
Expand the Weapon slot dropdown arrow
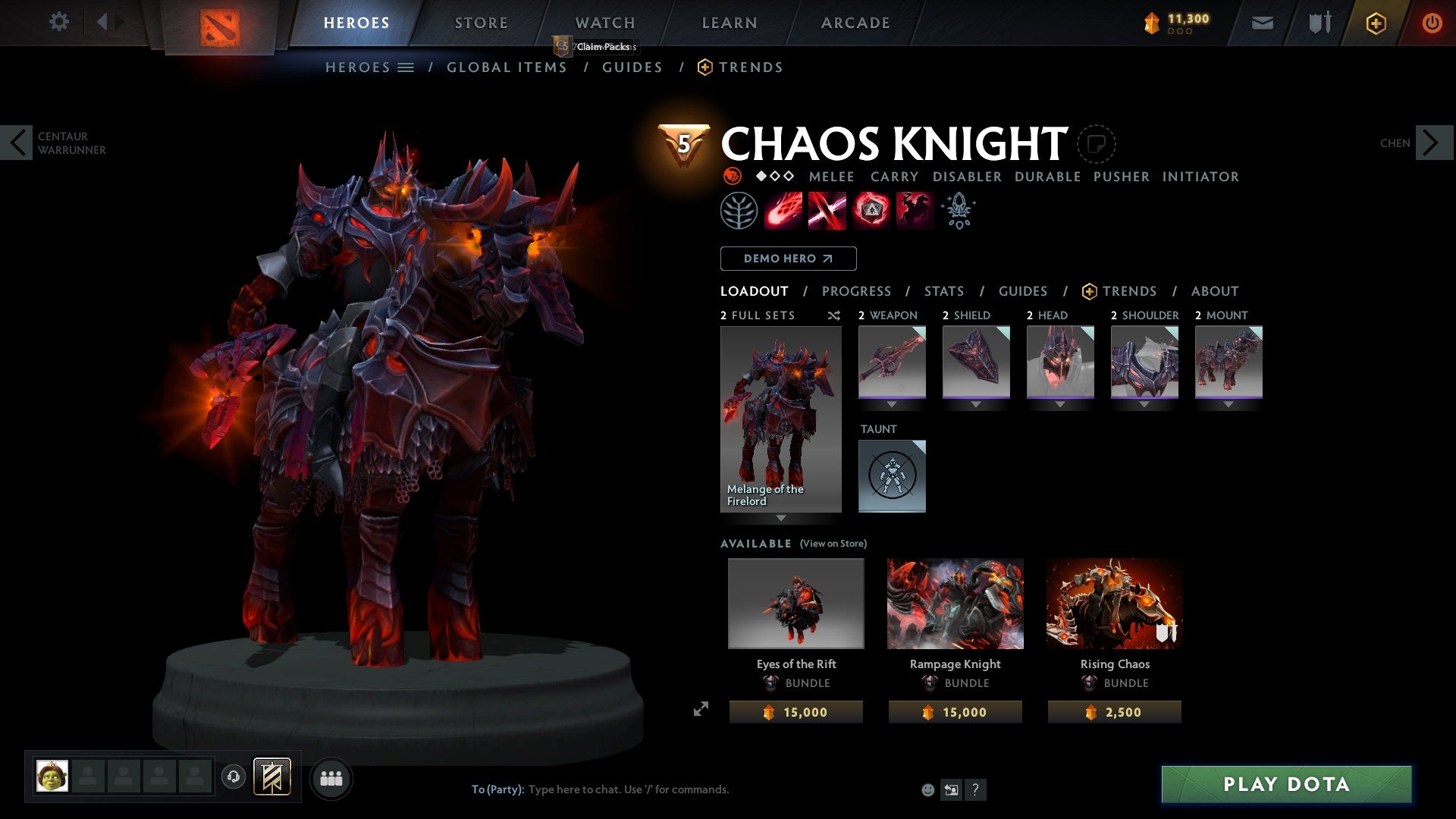pos(892,404)
